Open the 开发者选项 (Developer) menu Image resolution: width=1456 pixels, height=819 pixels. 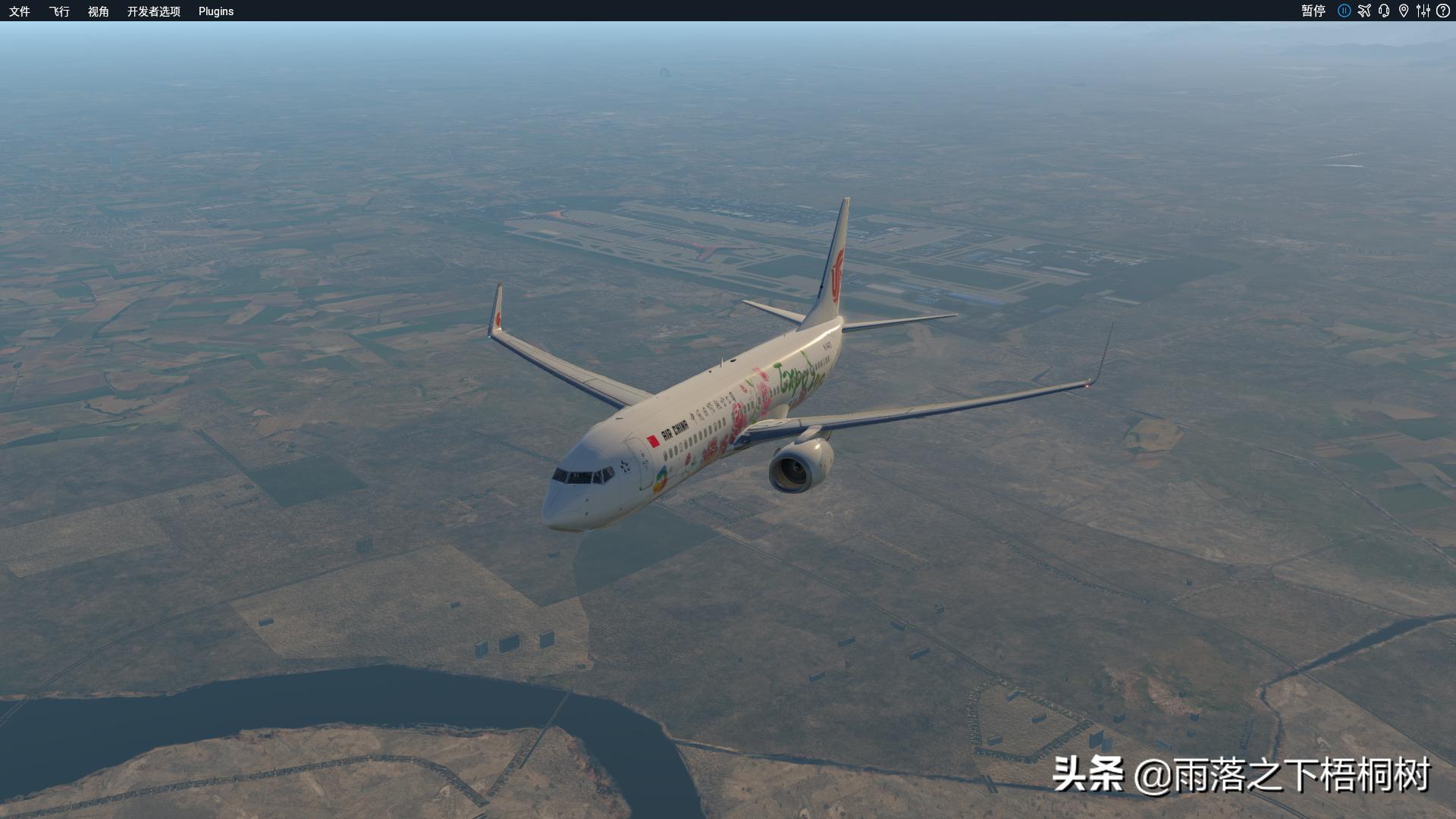(x=154, y=11)
